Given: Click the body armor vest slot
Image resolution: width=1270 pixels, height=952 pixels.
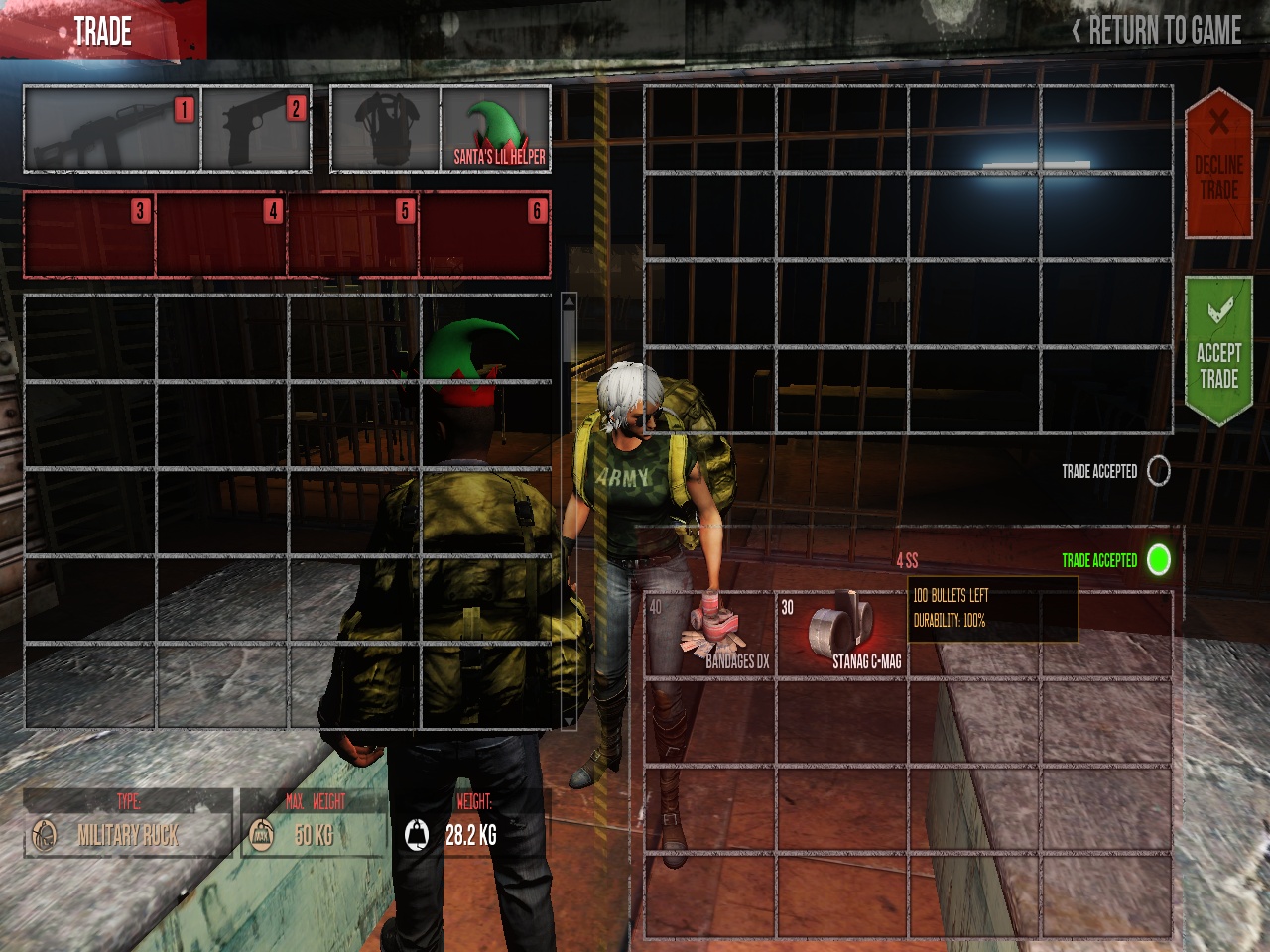Looking at the screenshot, I should (x=386, y=129).
